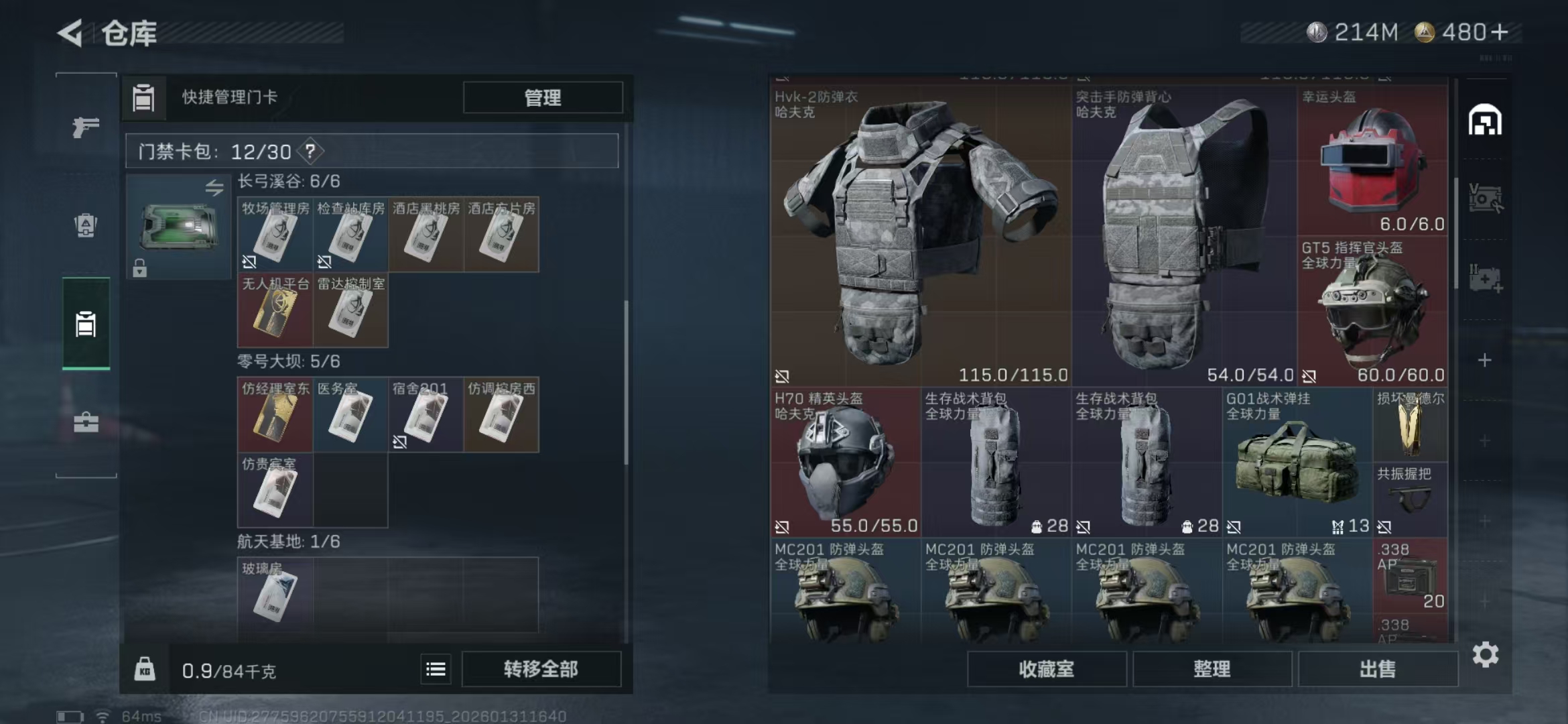
Task: Sort the stash with 整理
Action: [x=1212, y=669]
